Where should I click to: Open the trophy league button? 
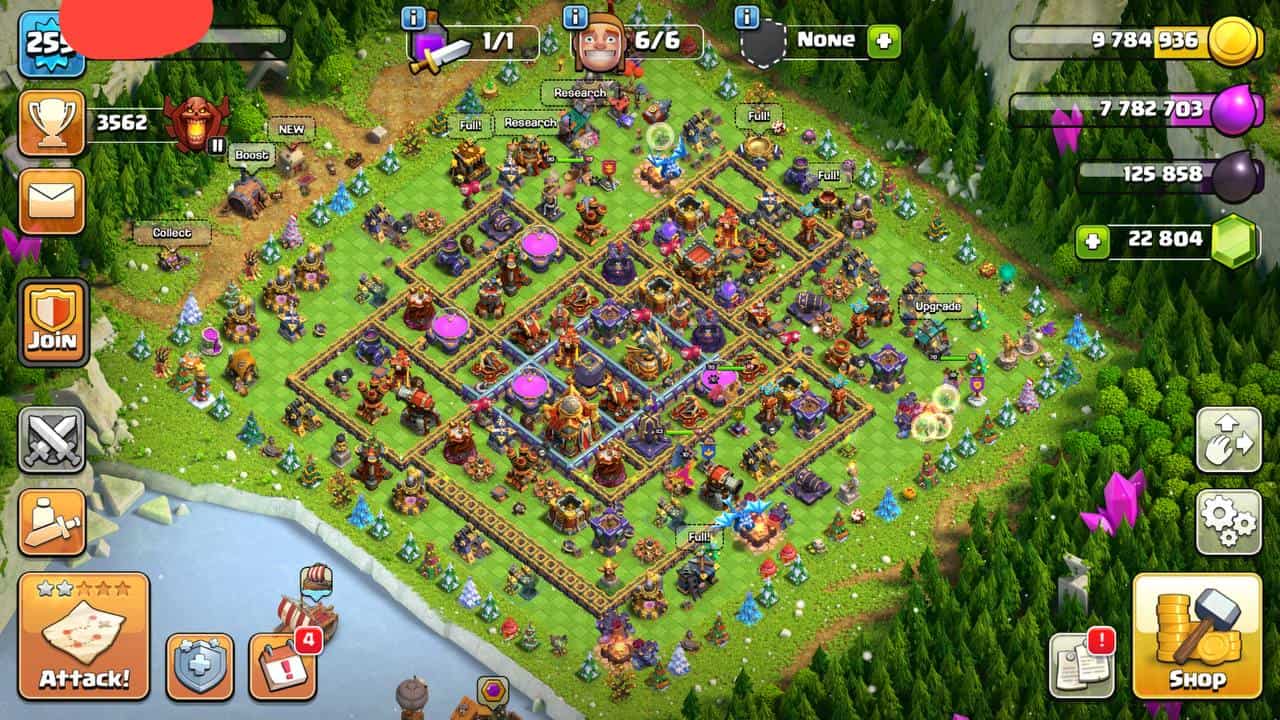[51, 124]
